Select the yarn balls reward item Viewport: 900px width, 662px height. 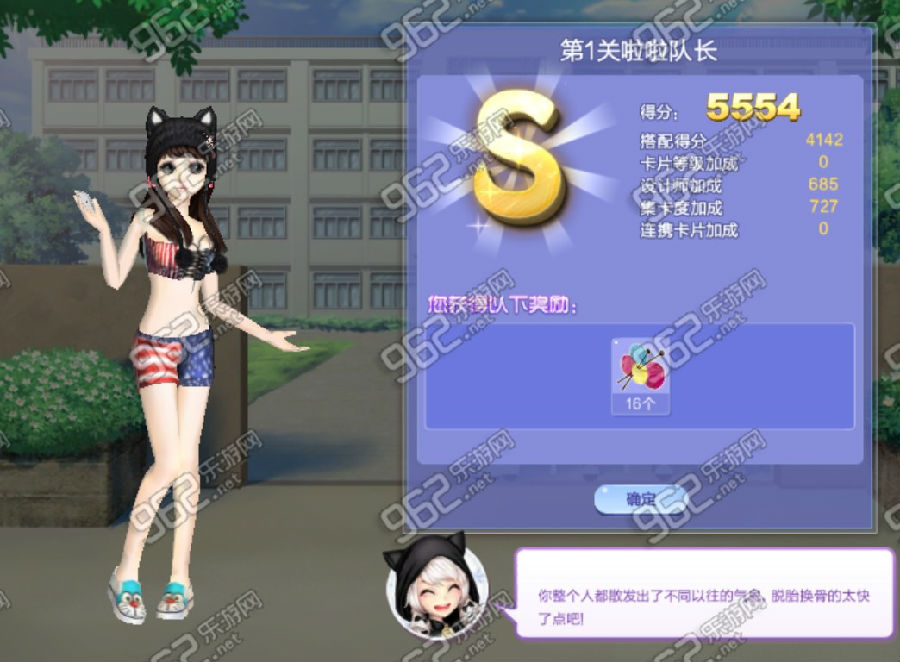click(x=641, y=374)
